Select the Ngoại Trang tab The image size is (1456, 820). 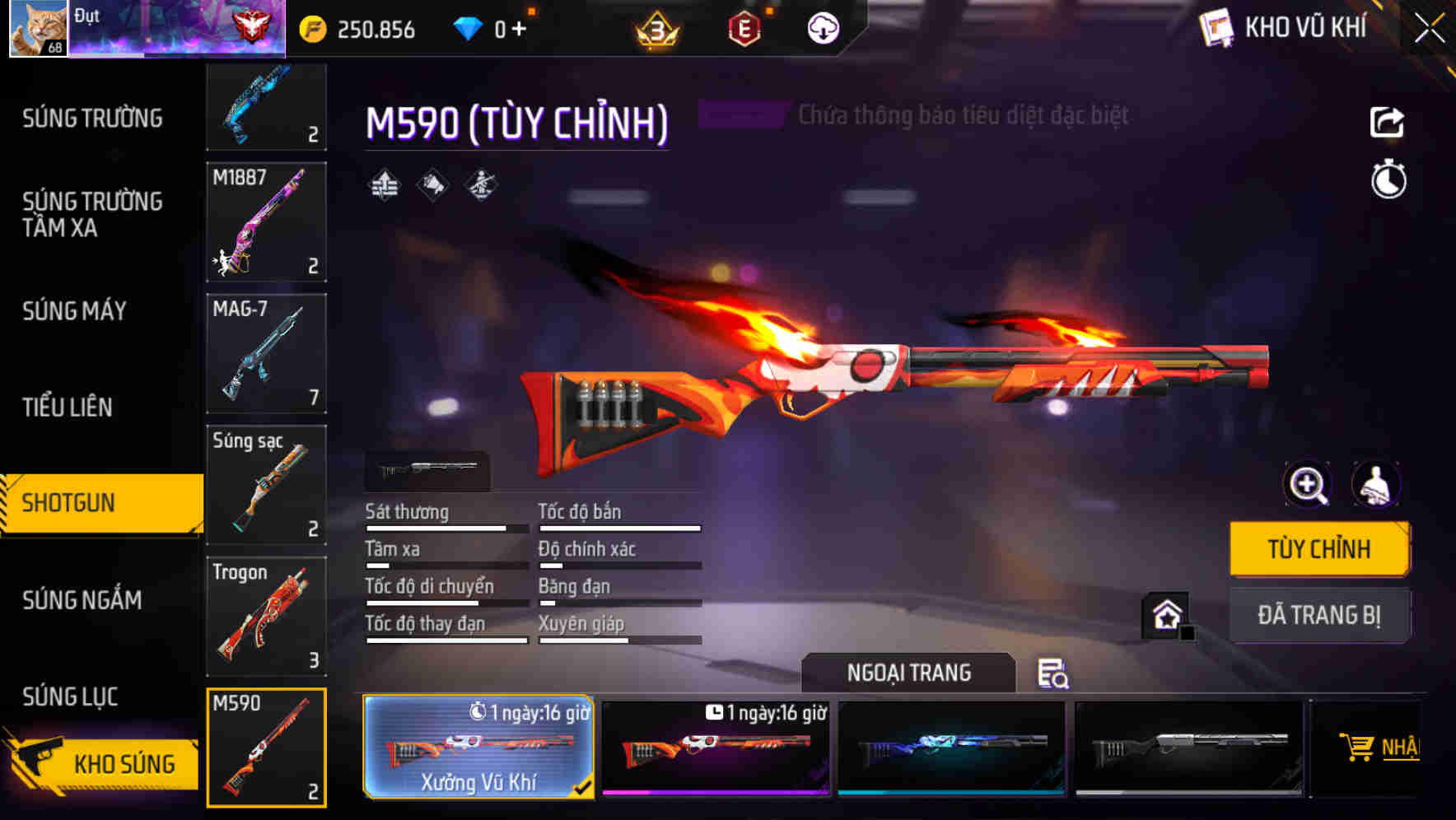[909, 672]
